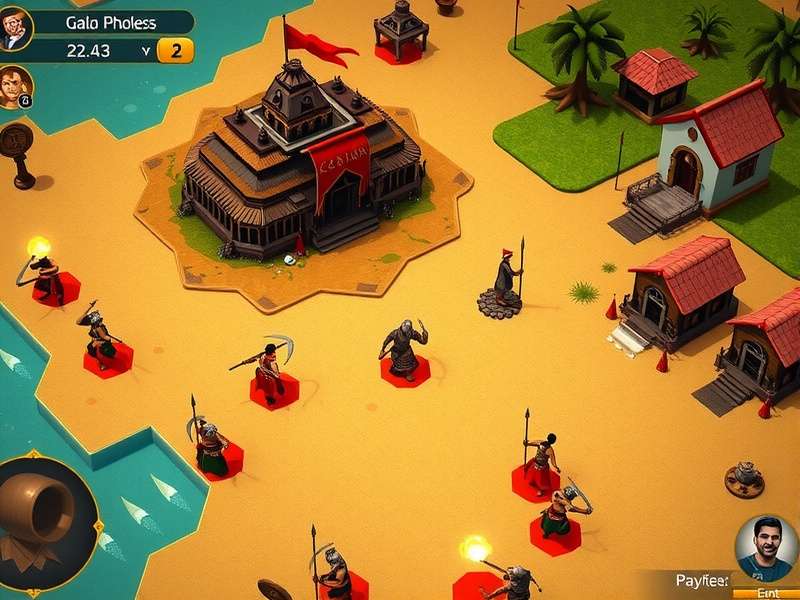800x600 pixels.
Task: Click the orange number 2 button
Action: [176, 51]
